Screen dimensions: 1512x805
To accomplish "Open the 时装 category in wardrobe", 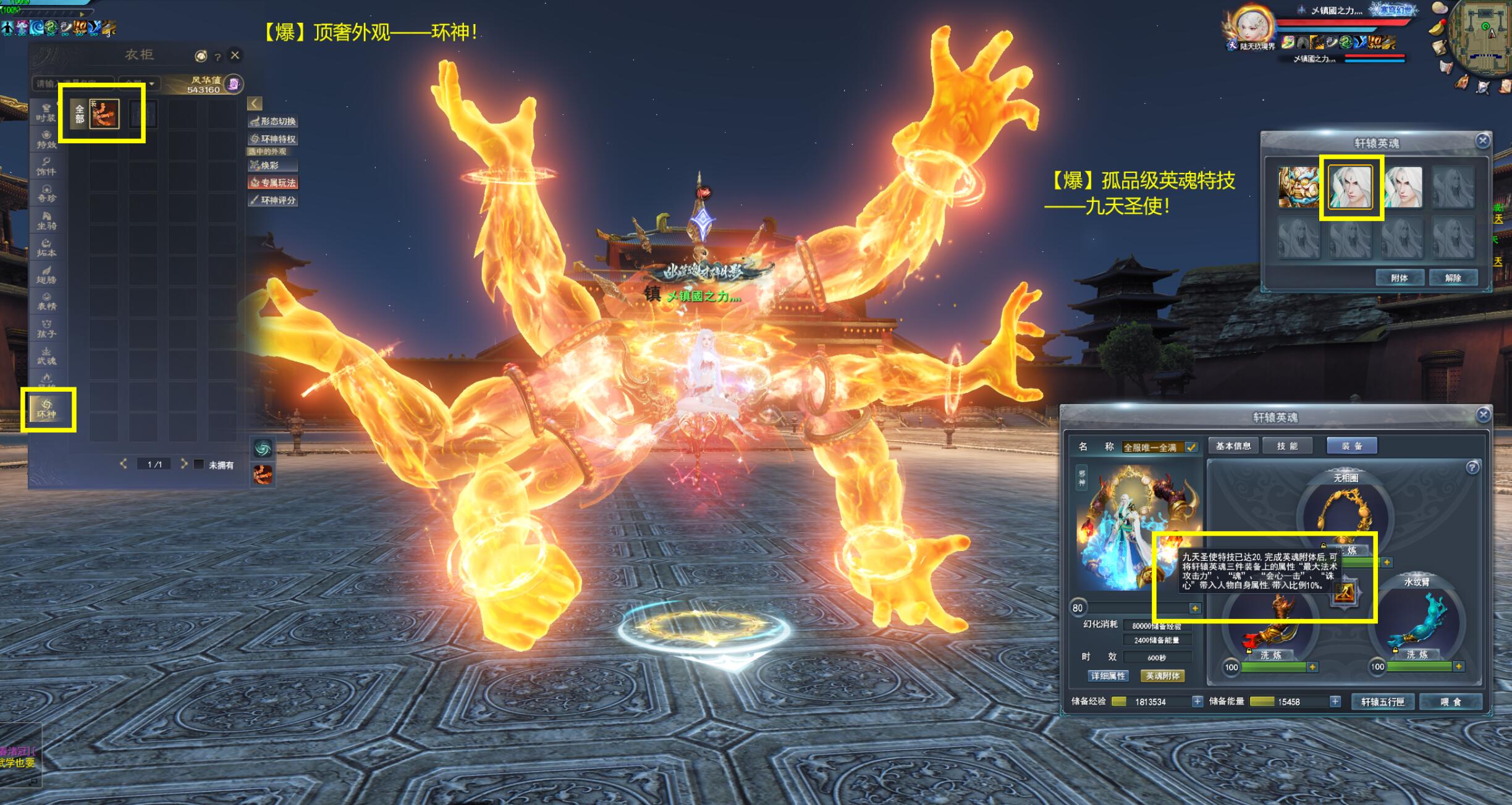I will pyautogui.click(x=46, y=112).
